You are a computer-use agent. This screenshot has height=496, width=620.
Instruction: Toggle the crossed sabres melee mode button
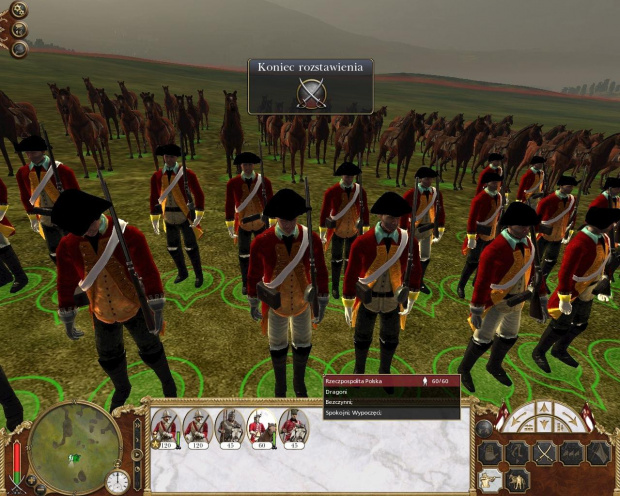[545, 453]
